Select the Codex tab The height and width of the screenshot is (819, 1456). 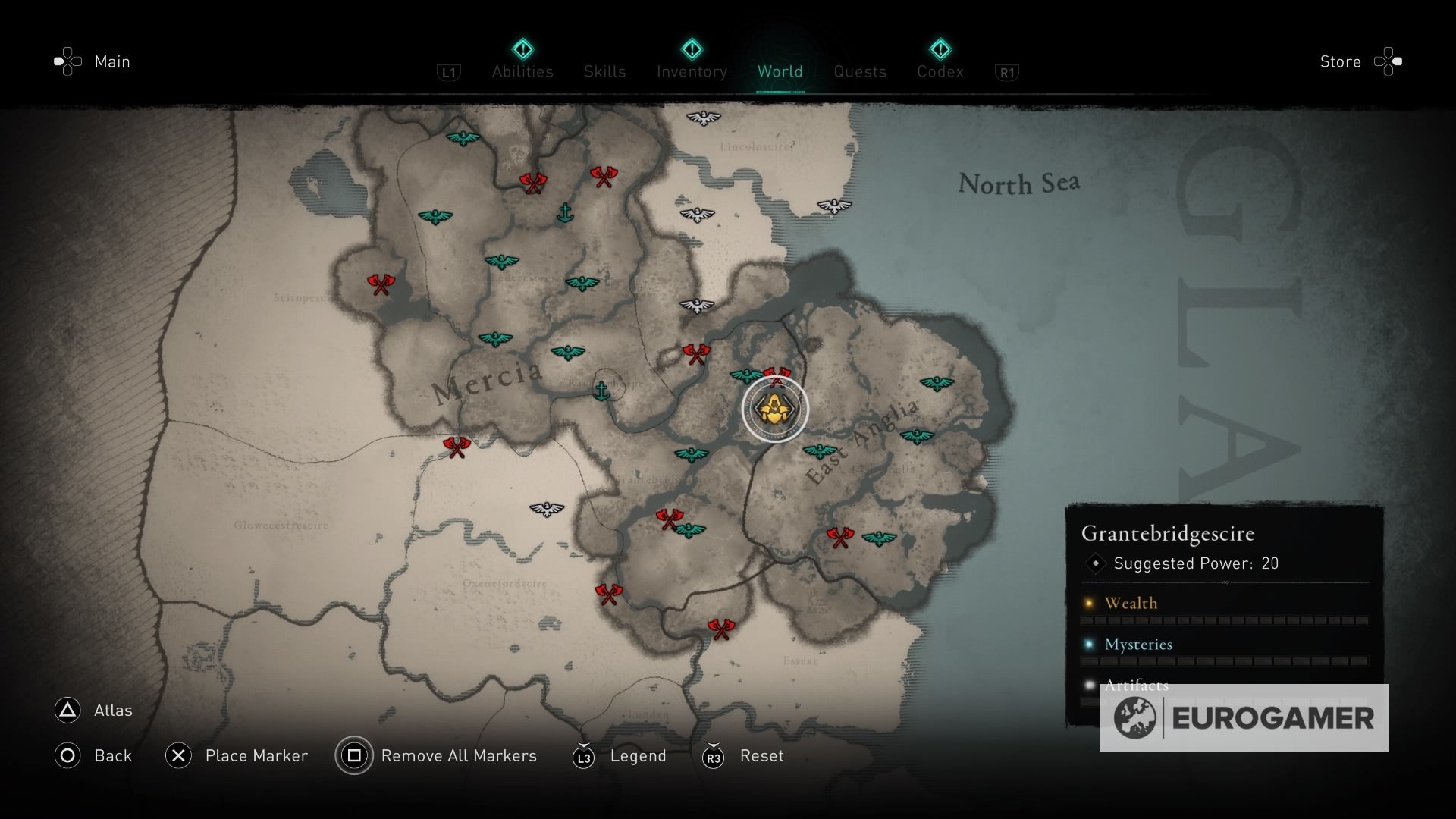(x=940, y=71)
